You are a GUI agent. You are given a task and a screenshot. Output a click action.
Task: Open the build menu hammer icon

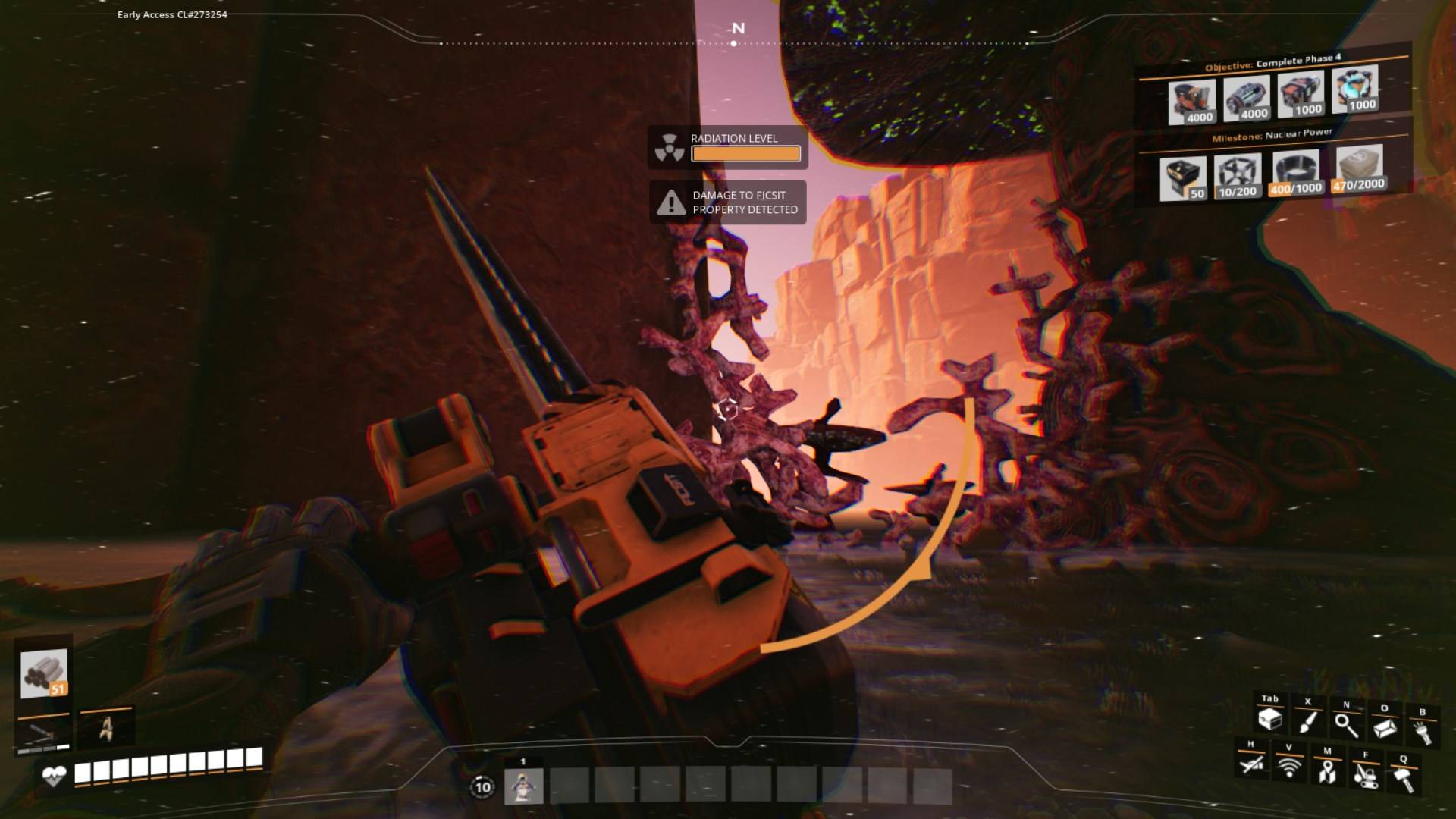(1403, 778)
